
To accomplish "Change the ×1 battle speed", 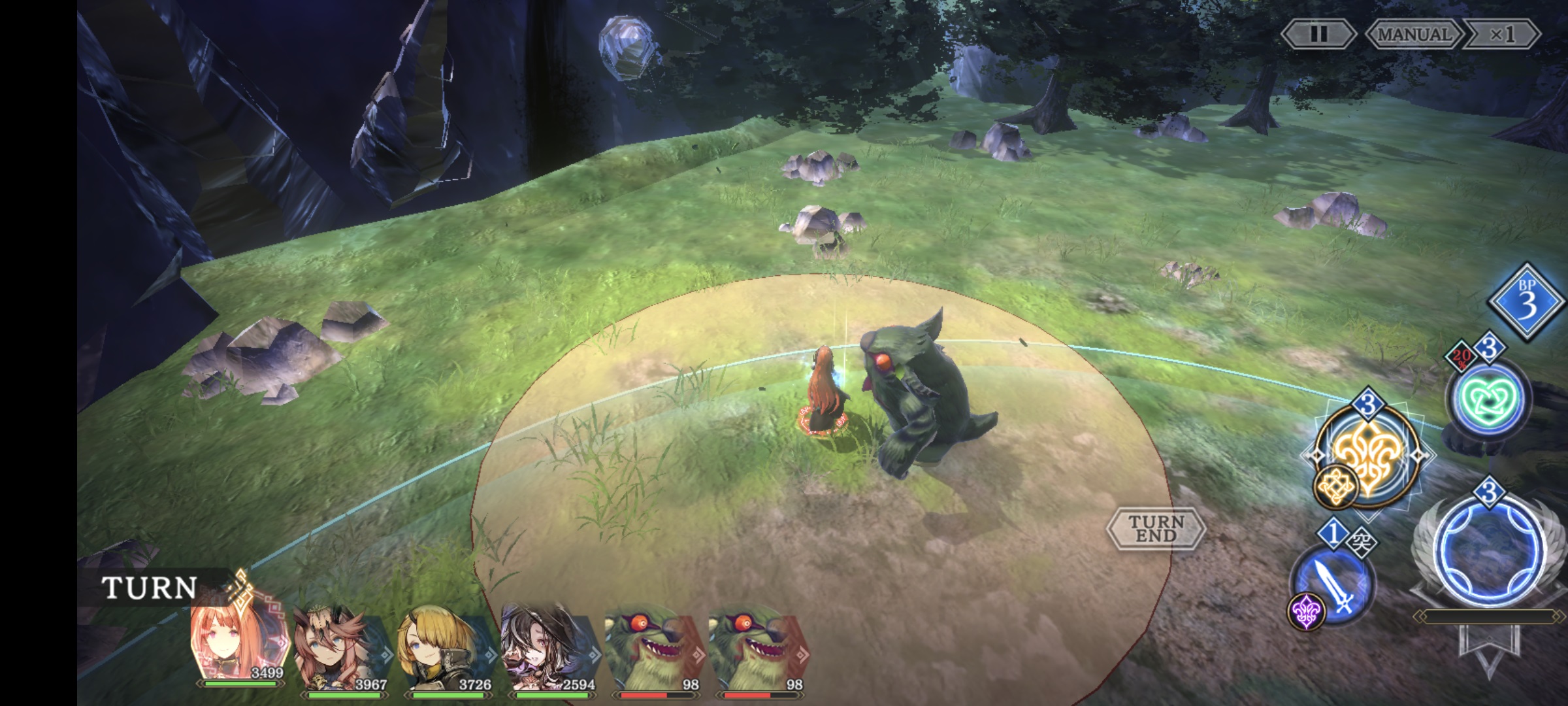I will click(x=1501, y=34).
